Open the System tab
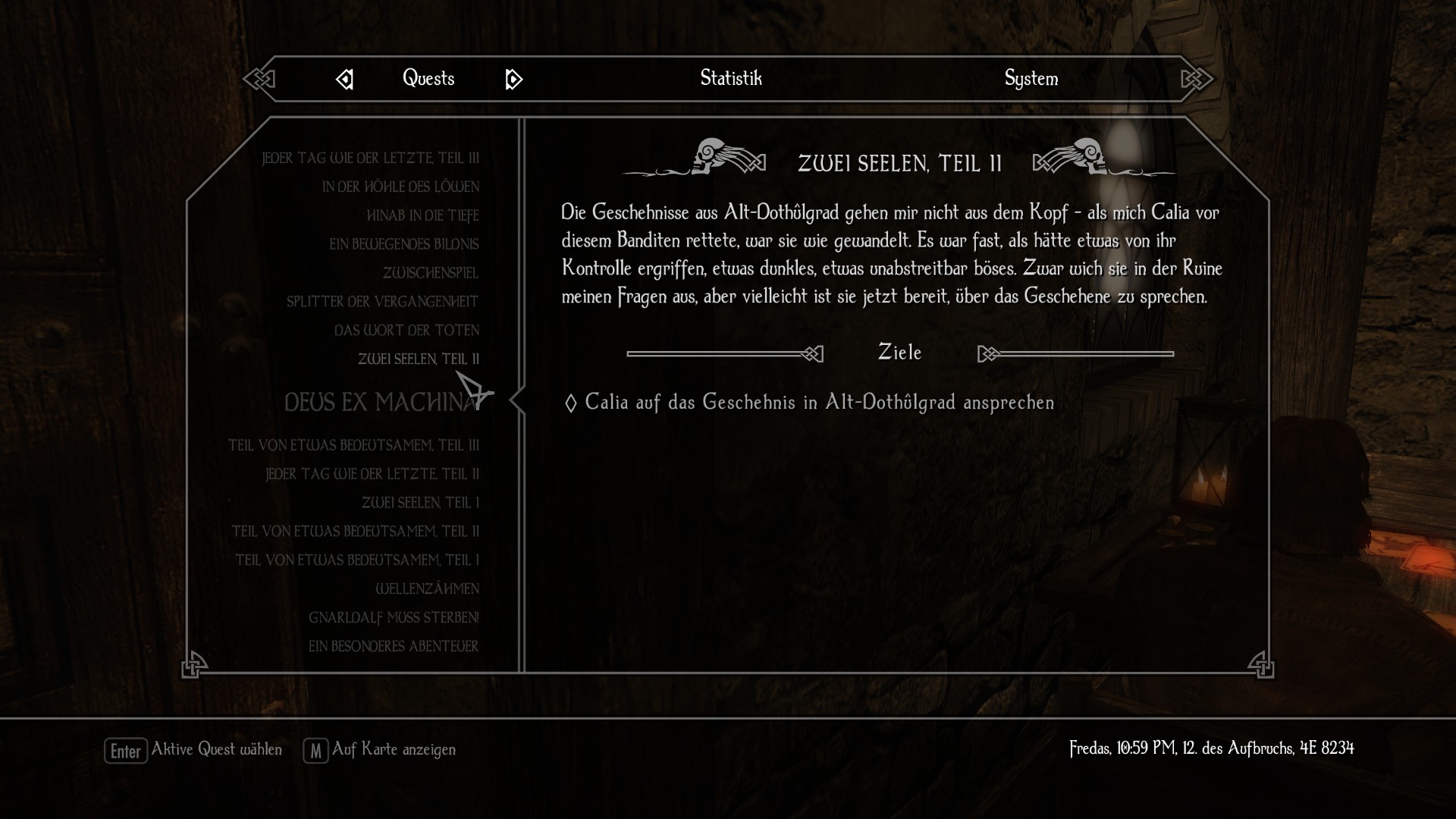 pyautogui.click(x=1031, y=78)
